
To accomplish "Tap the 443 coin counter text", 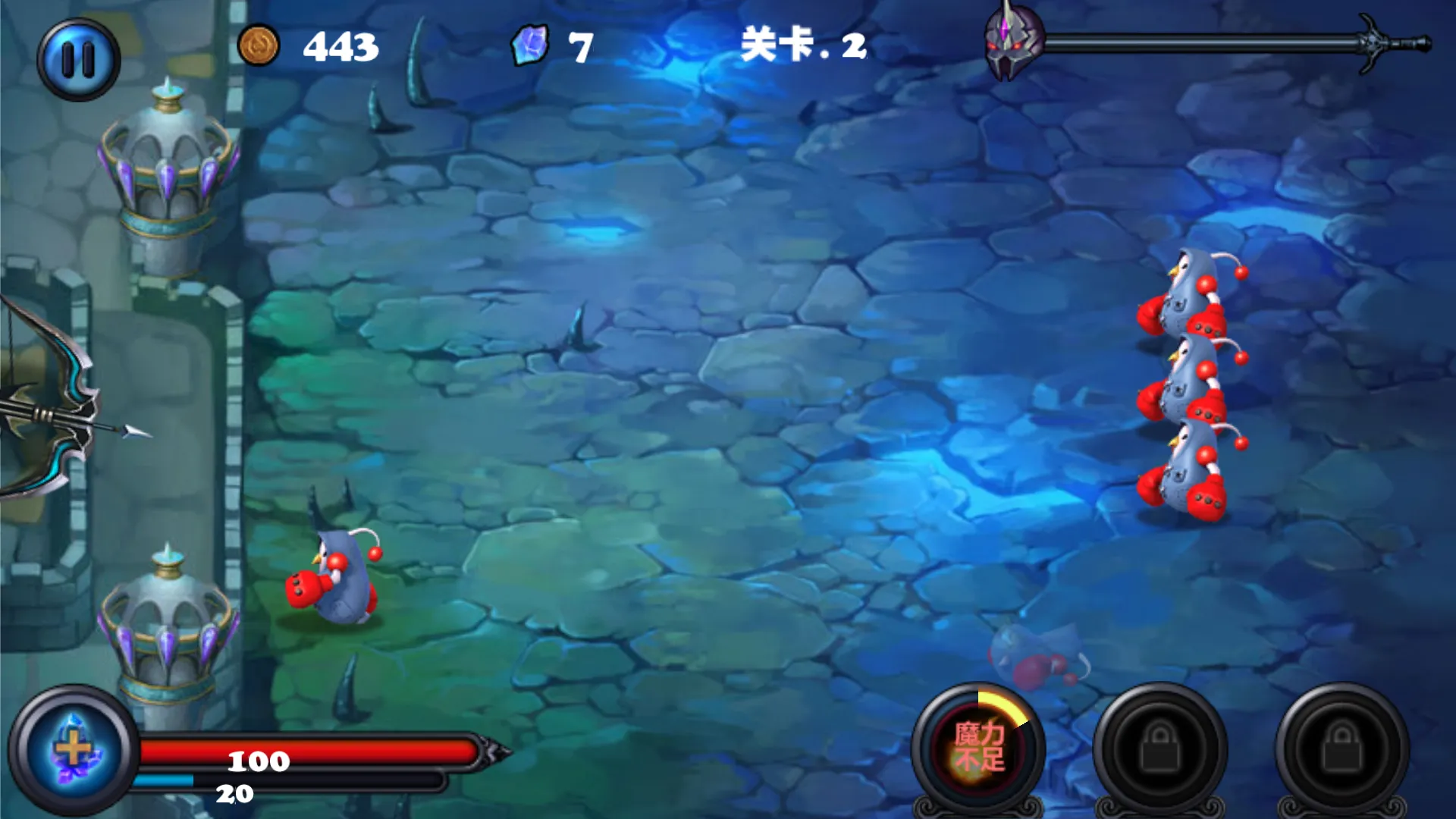I will coord(340,46).
